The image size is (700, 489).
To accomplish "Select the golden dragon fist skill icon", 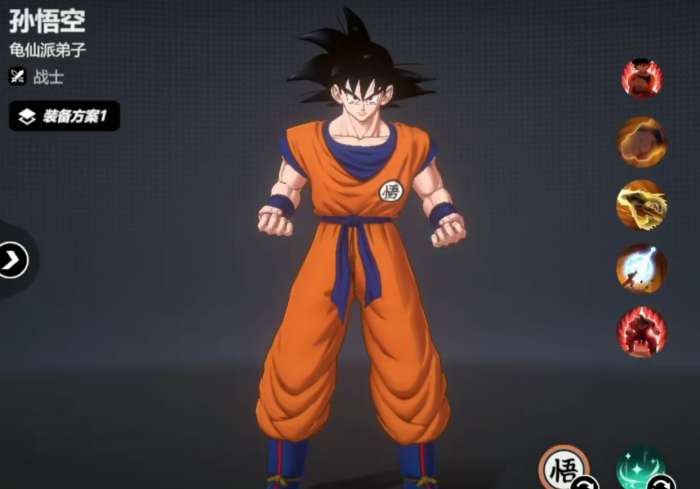I will [641, 204].
